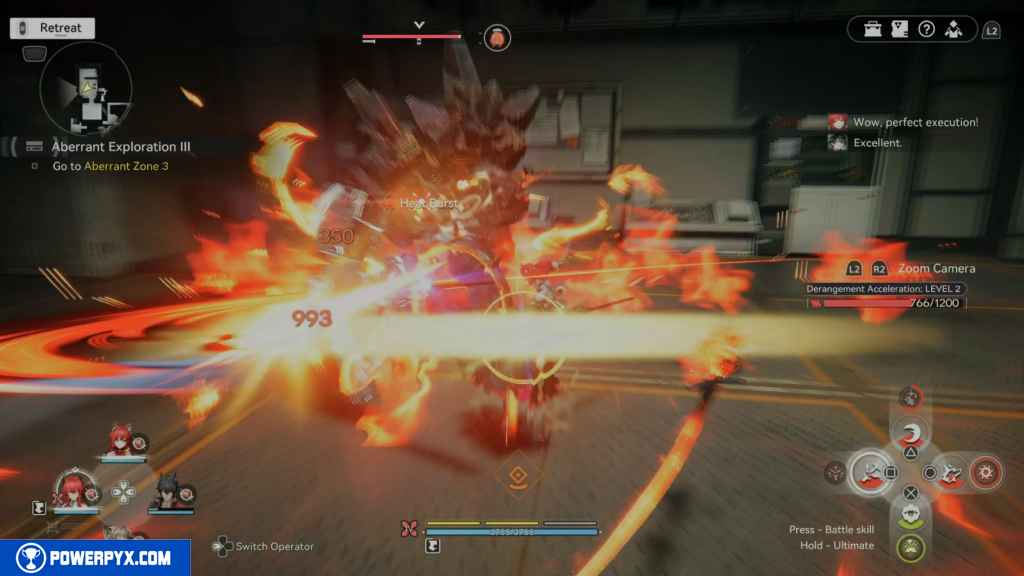Open the operator character icon in top bar
Image resolution: width=1024 pixels, height=576 pixels.
click(x=953, y=29)
